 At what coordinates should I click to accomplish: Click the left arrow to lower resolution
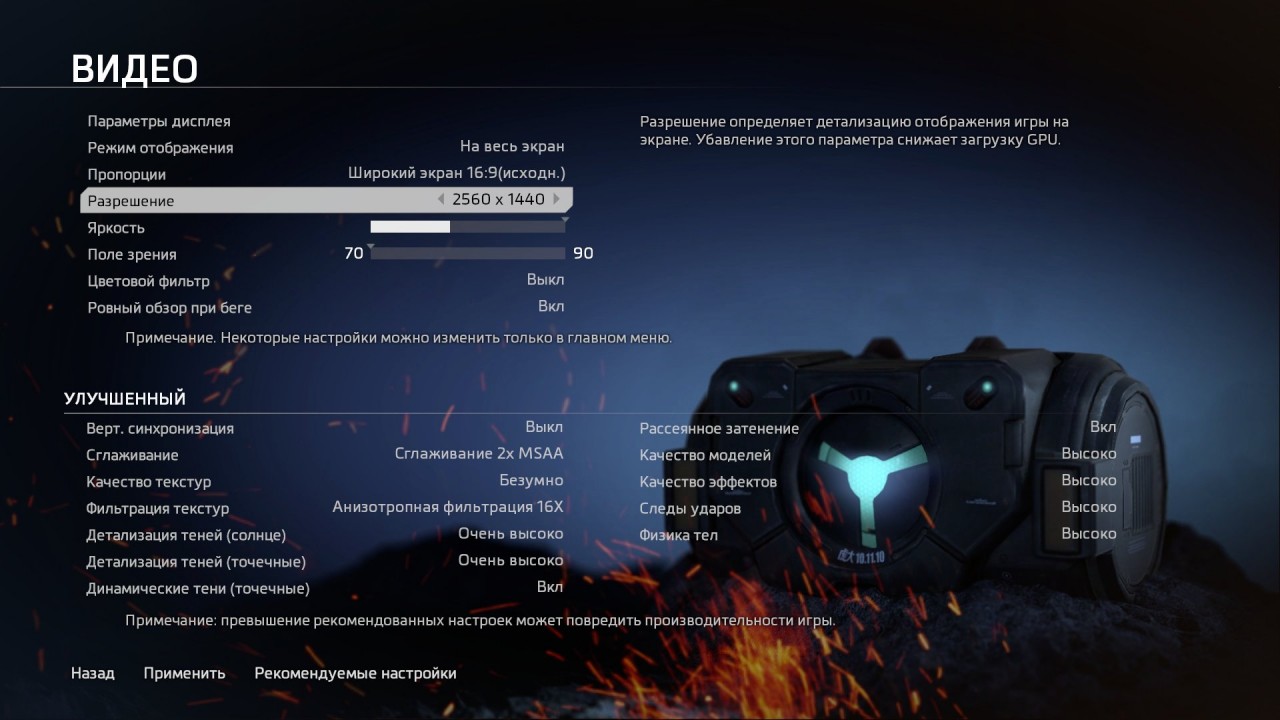441,199
